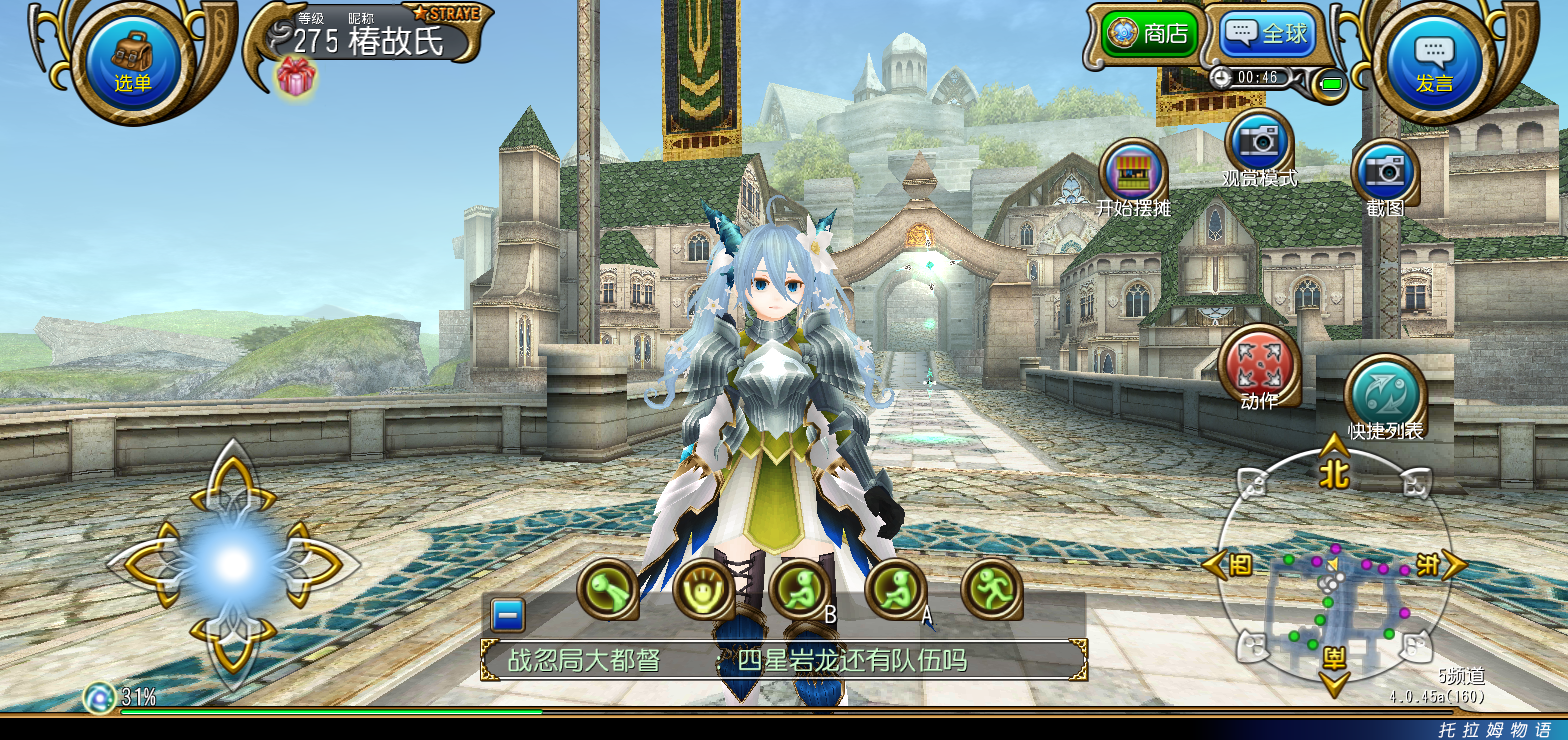Image resolution: width=1568 pixels, height=740 pixels.
Task: Open the 快捷列表 quick list icon
Action: pos(1383,391)
